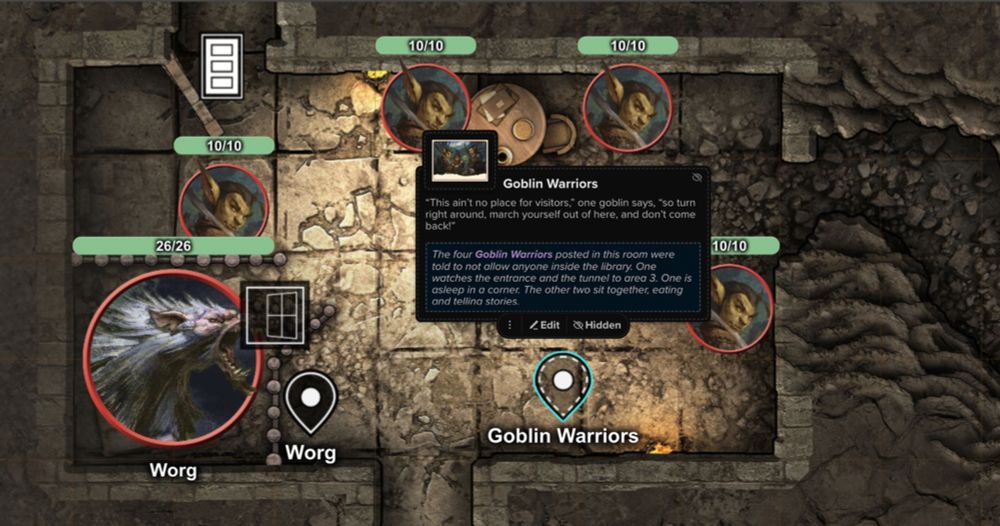
Task: Select the Worg map pin
Action: [x=310, y=399]
